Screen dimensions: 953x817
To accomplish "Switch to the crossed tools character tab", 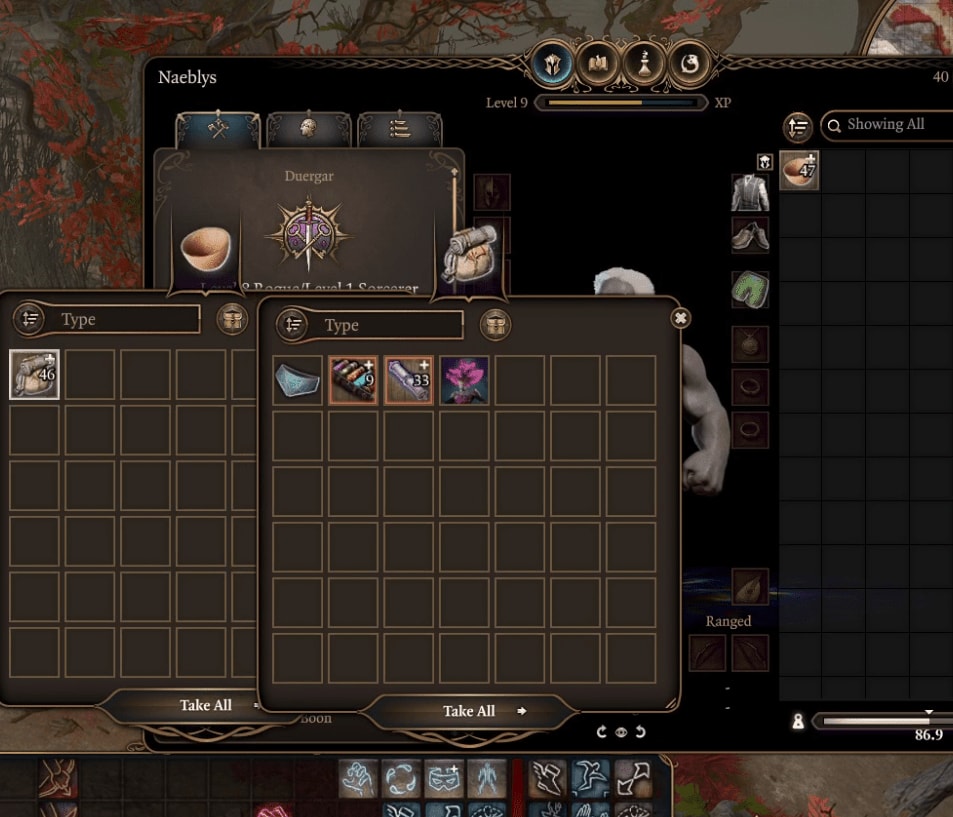I will tap(219, 129).
